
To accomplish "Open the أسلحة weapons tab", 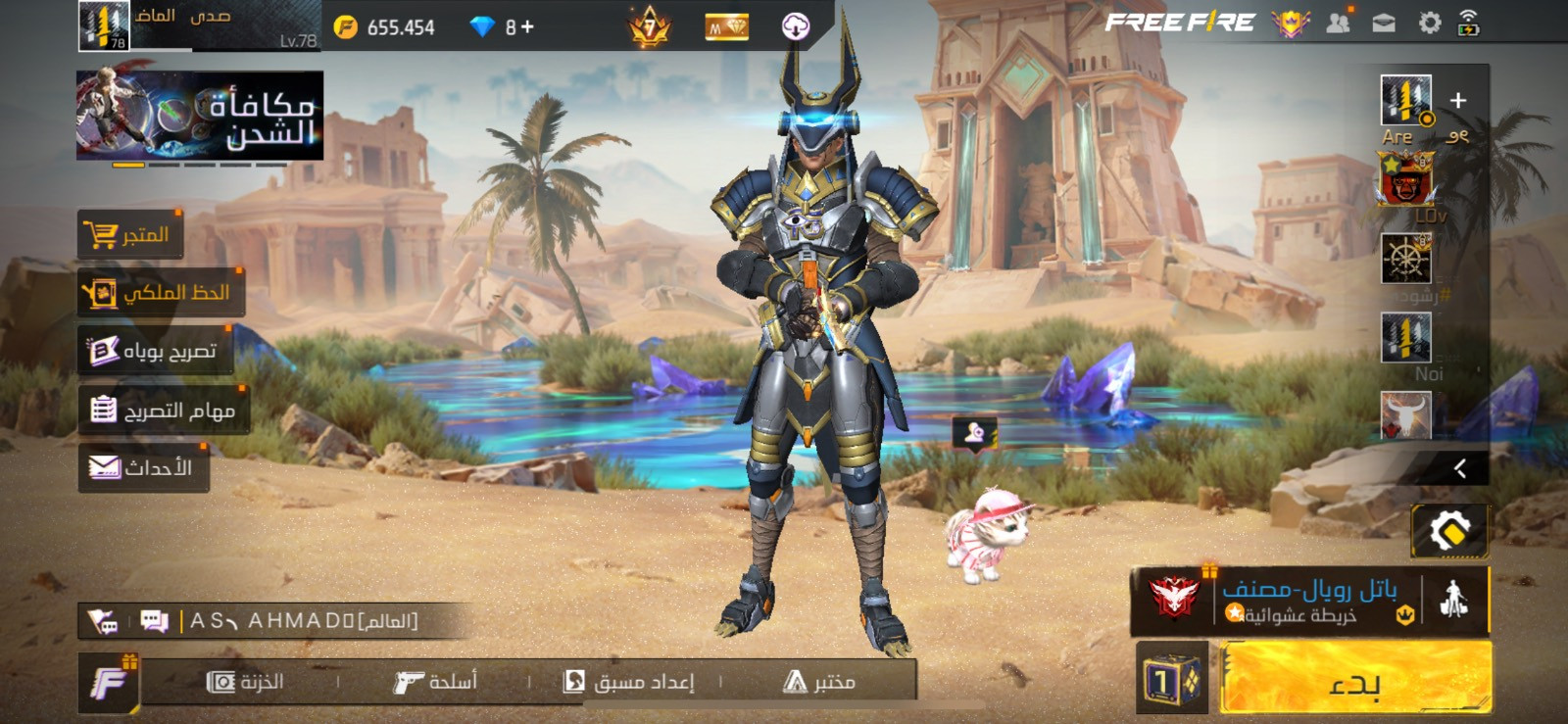I will coord(435,682).
